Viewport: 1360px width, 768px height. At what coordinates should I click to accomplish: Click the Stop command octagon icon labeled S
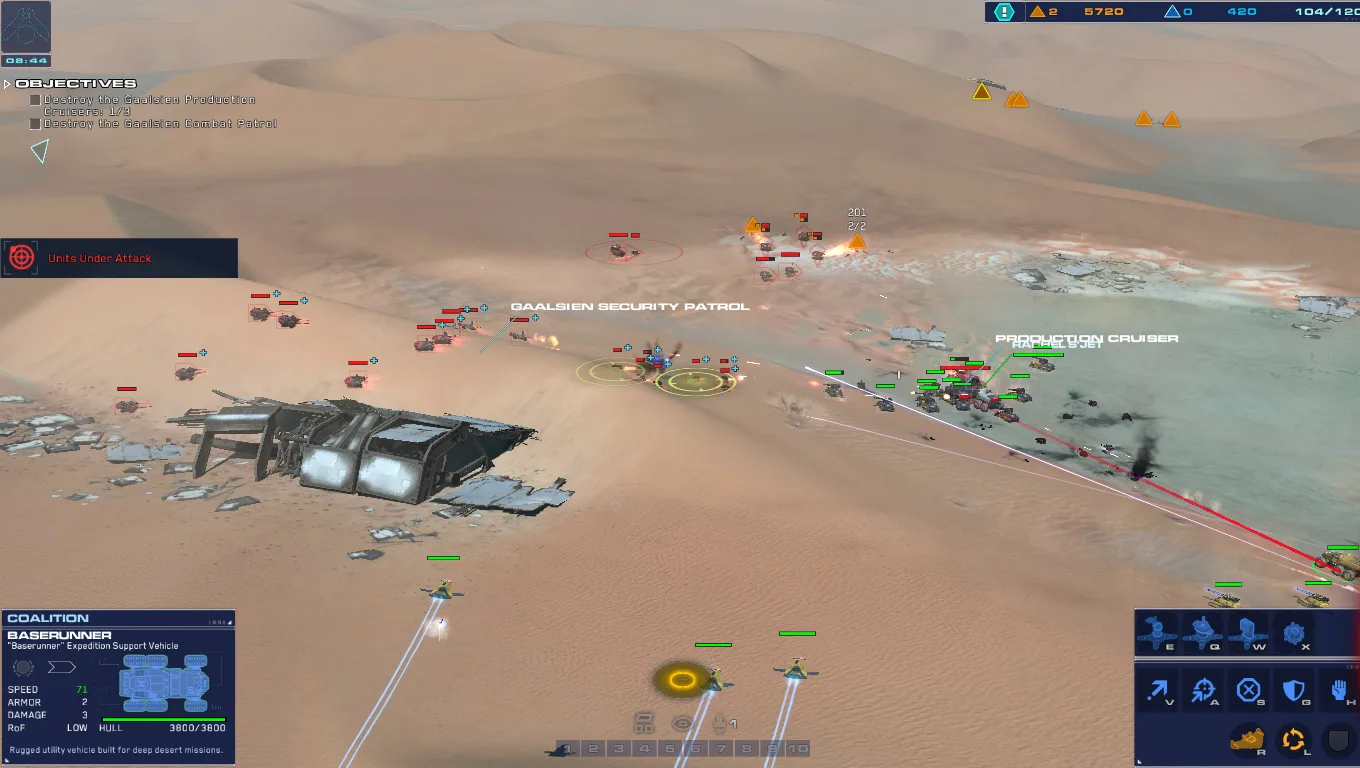[x=1246, y=690]
